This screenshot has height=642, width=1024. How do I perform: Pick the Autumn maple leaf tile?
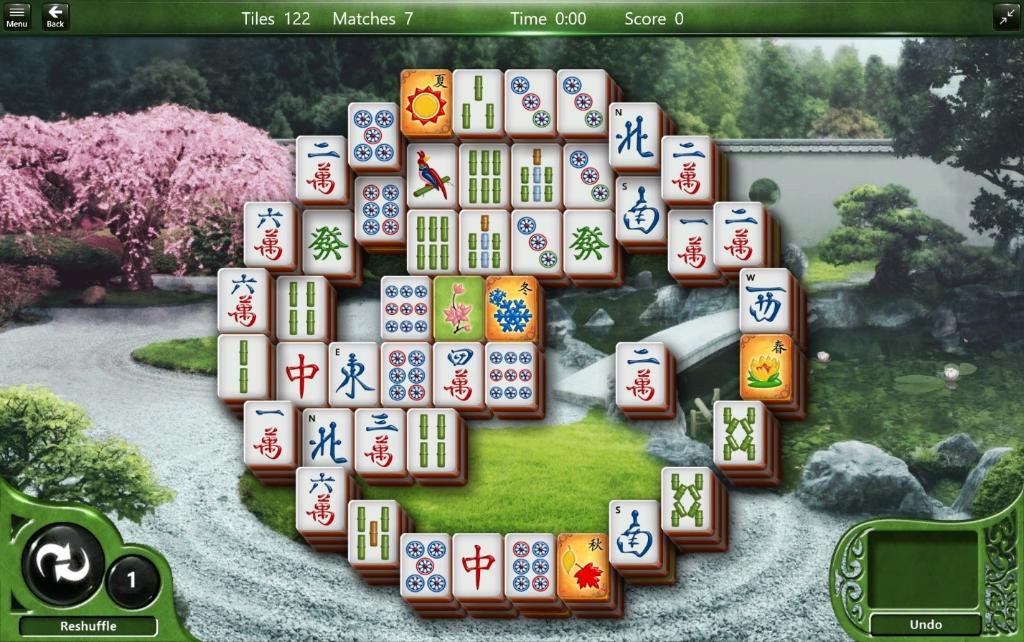582,565
